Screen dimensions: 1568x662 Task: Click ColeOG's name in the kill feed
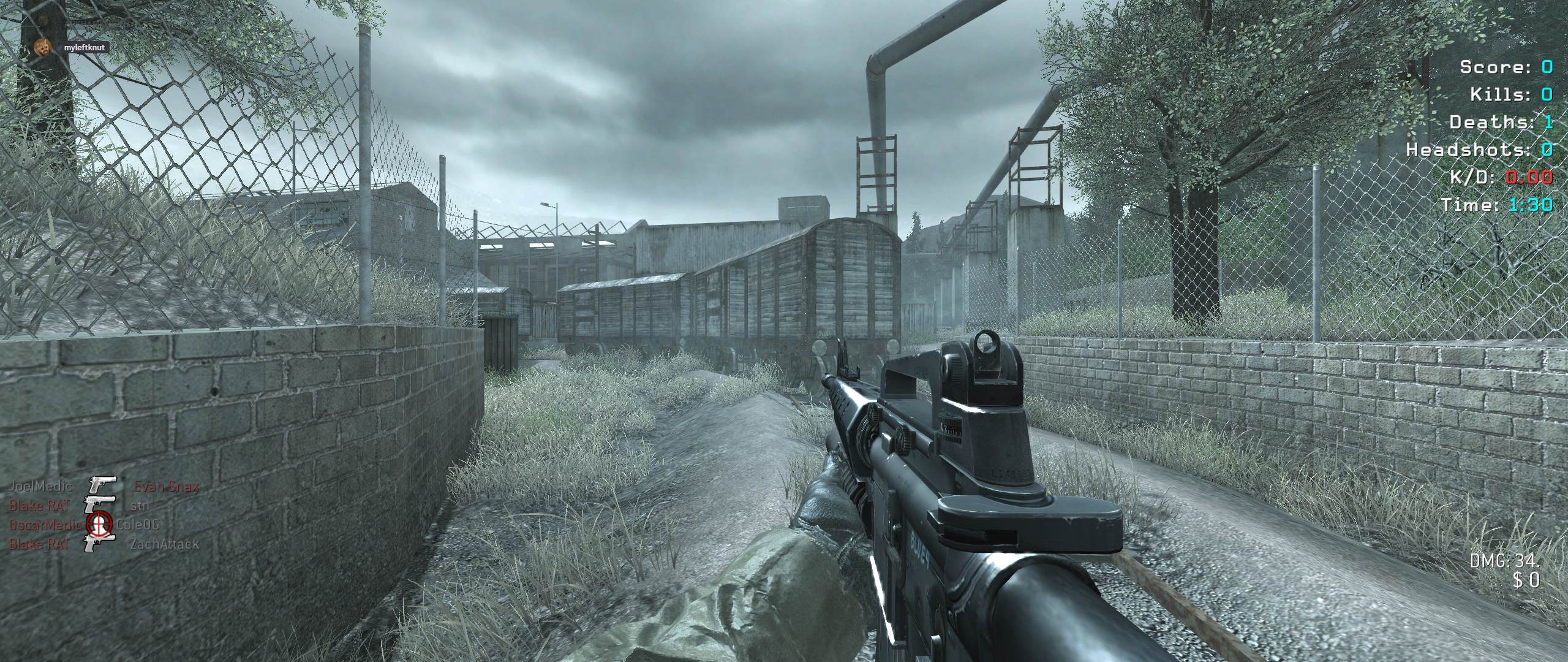click(138, 525)
